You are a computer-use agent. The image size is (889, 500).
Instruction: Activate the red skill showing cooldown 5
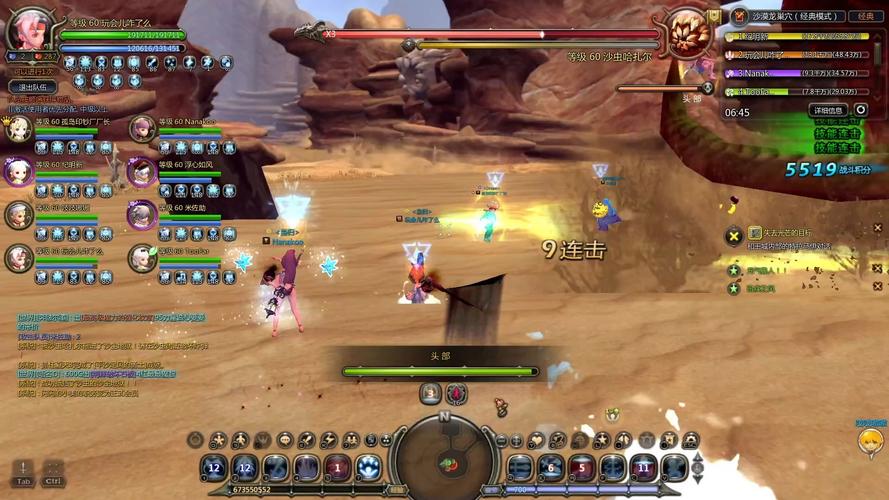[582, 467]
